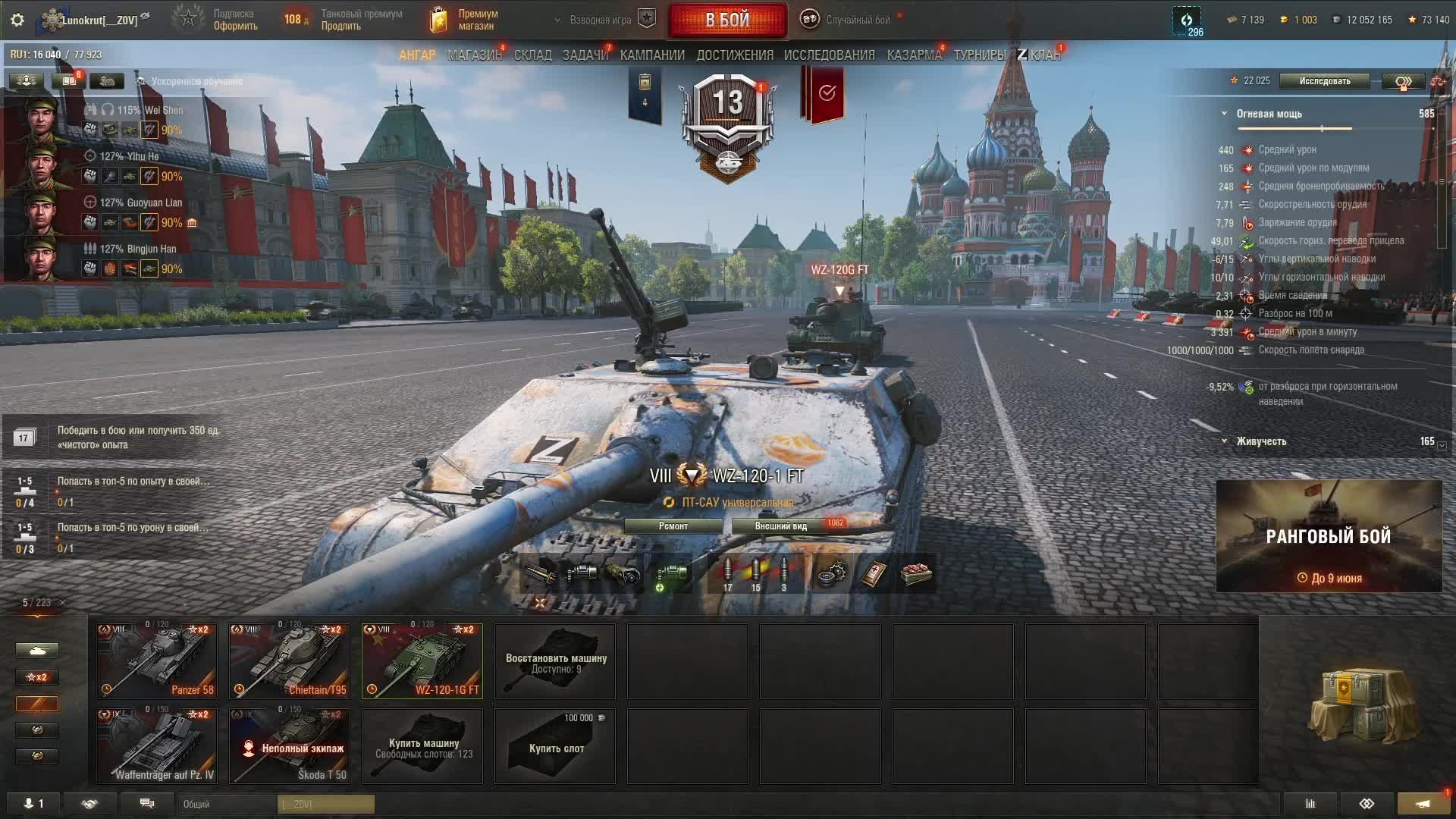Viewport: 1456px width, 819px height.
Task: Select the Panzer 58 tank
Action: [x=157, y=661]
